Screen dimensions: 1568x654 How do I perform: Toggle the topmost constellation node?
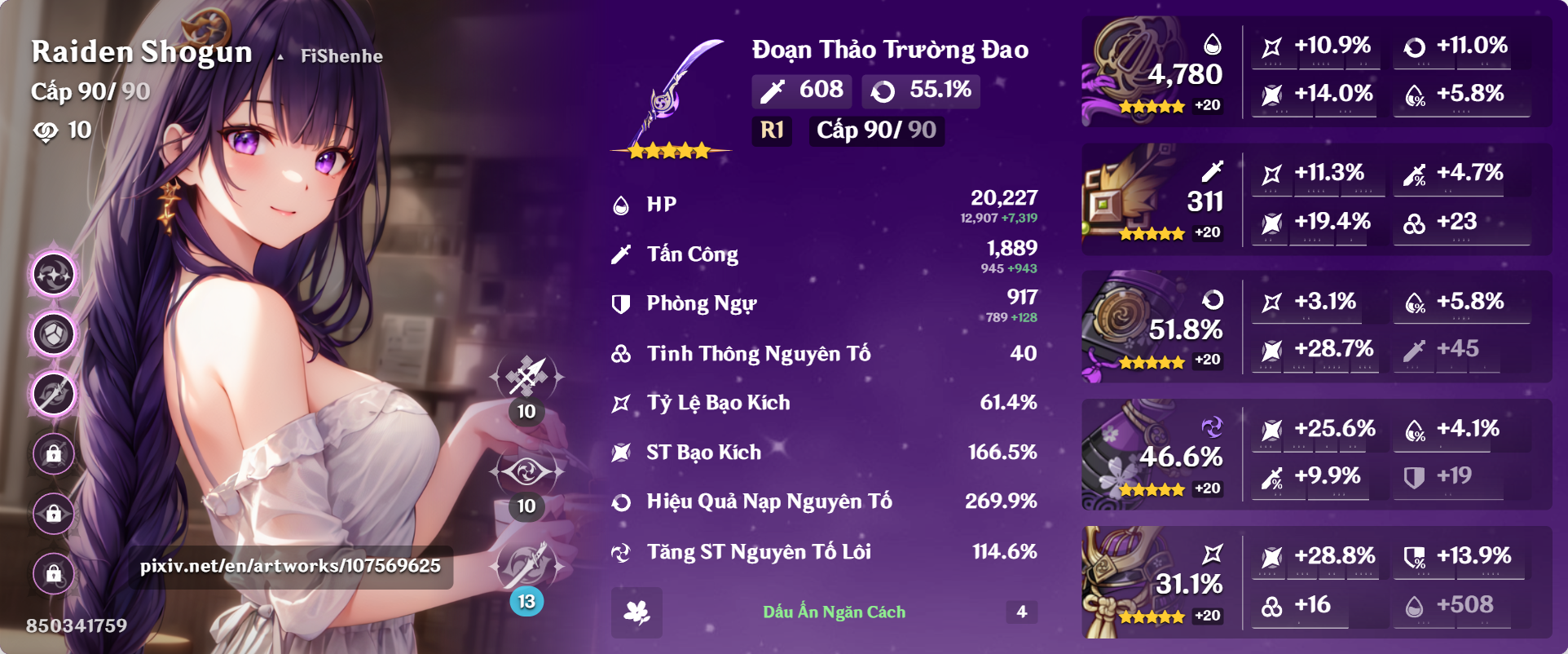[x=52, y=276]
